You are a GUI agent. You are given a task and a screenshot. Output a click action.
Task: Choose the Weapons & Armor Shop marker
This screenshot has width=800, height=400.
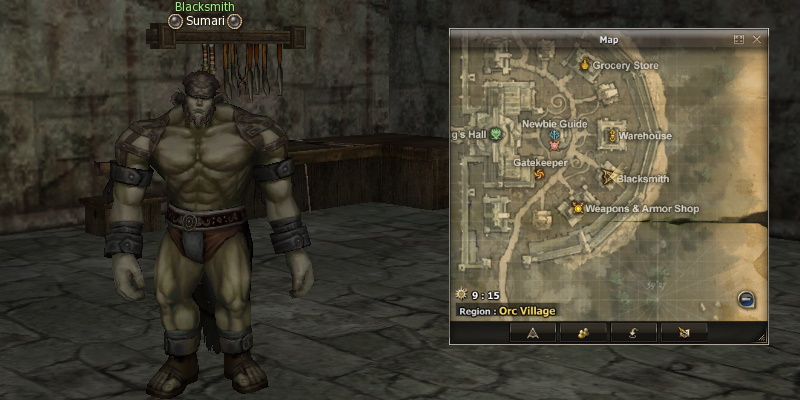pos(577,208)
